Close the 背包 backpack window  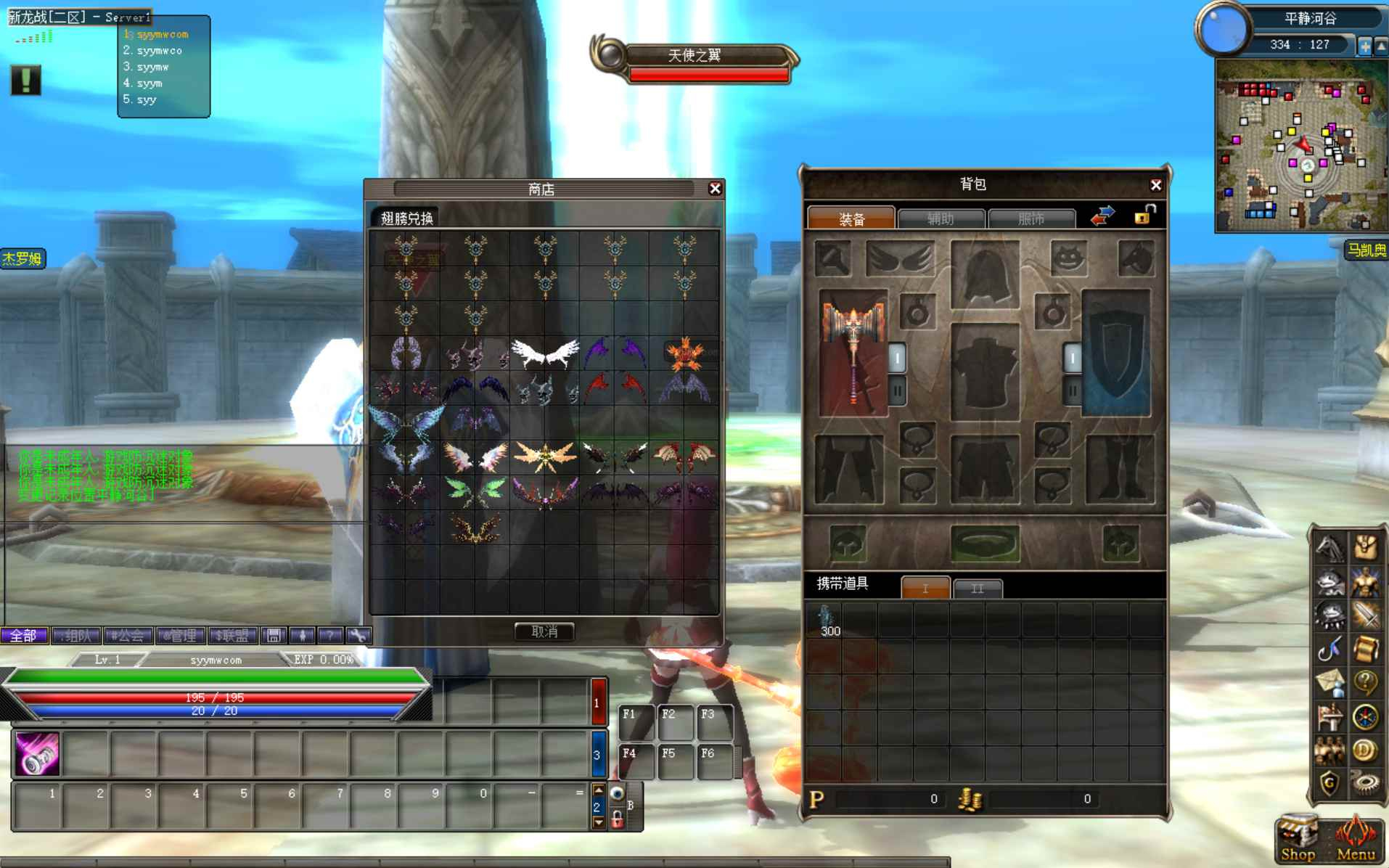1155,185
